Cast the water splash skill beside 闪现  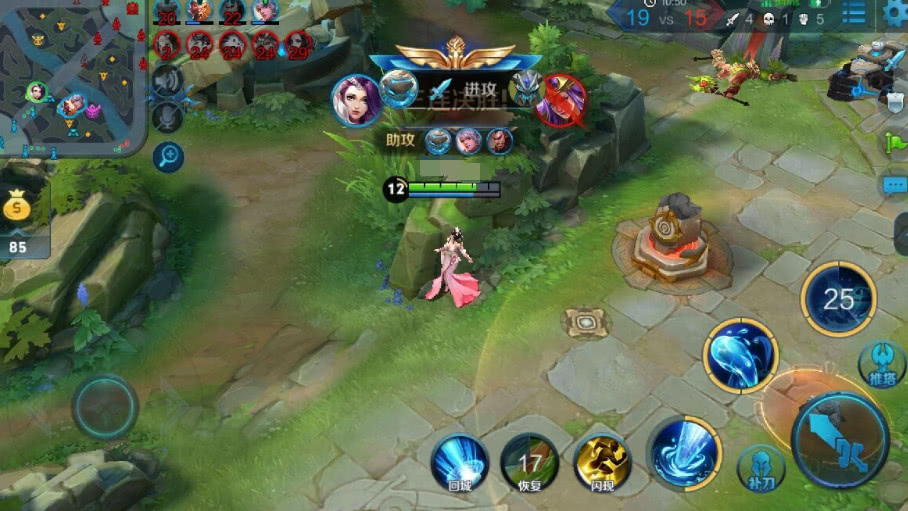tap(685, 452)
